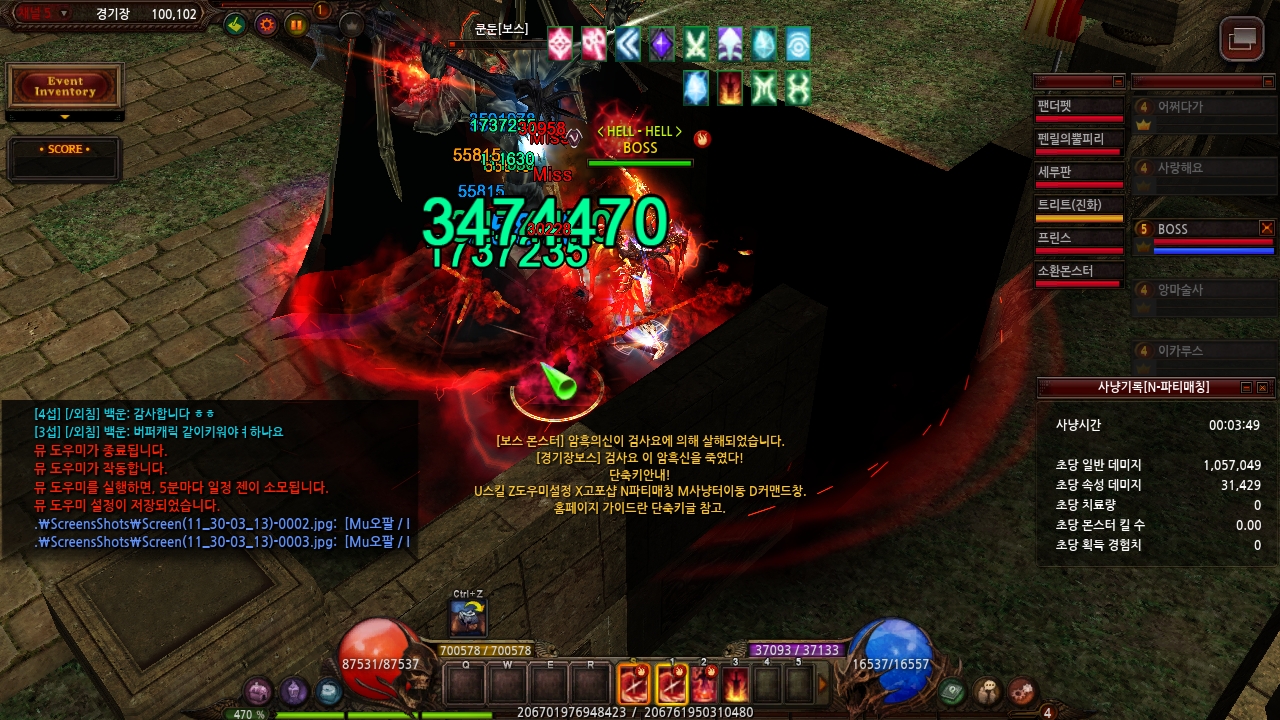The width and height of the screenshot is (1280, 720).
Task: Open the orange gear helper settings
Action: click(x=266, y=25)
